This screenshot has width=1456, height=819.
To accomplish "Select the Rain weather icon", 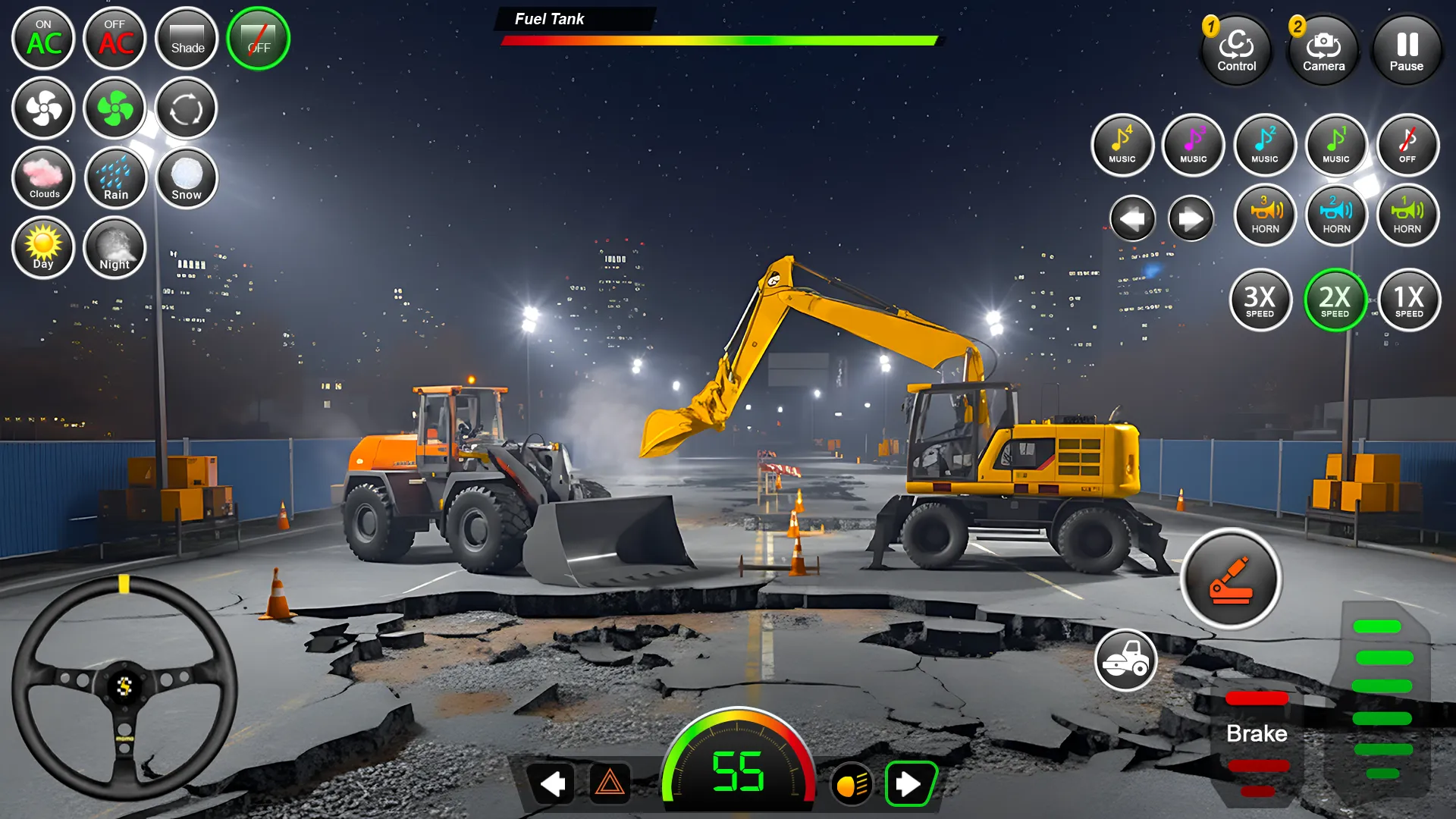I will click(115, 178).
